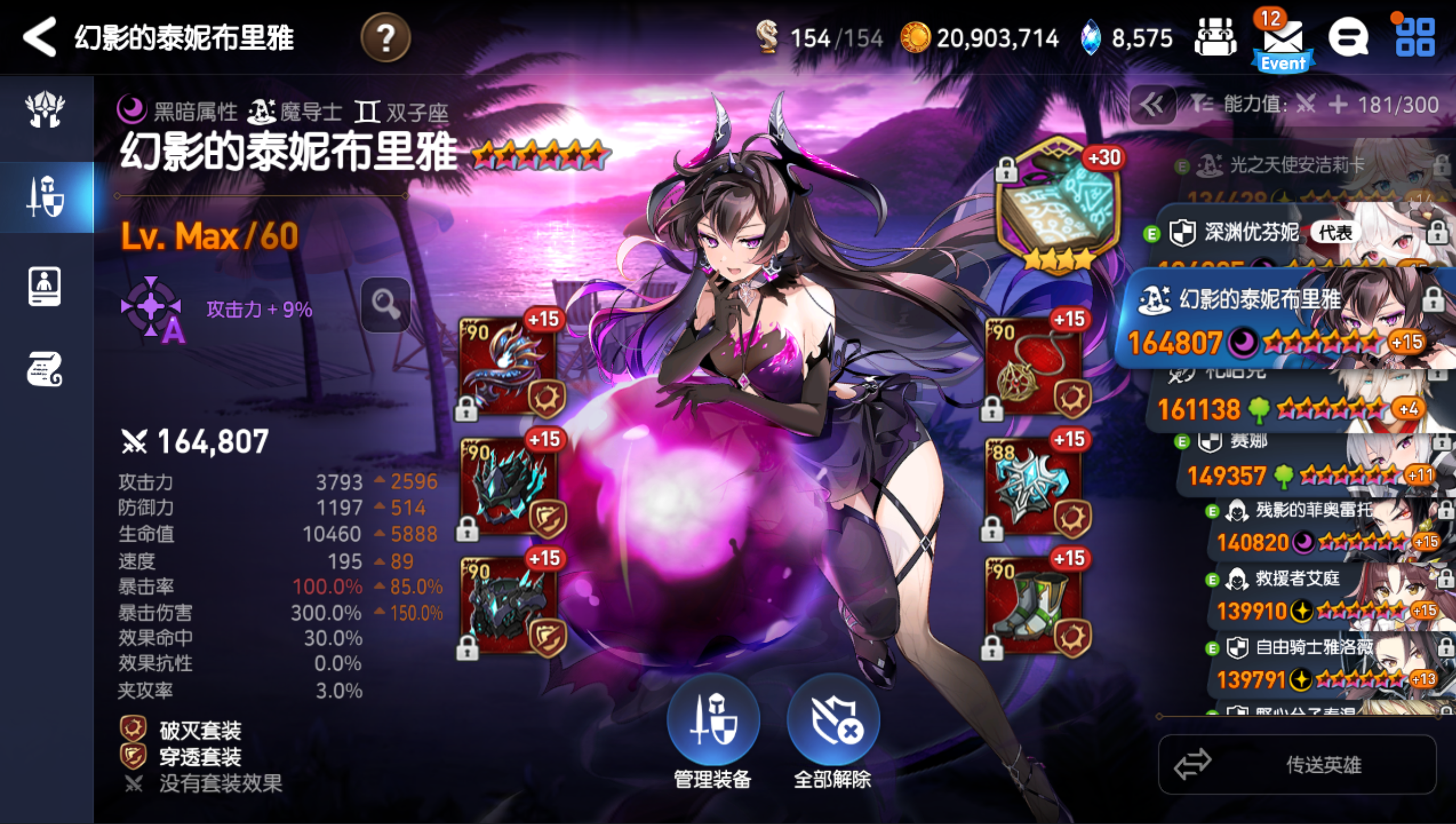Open the help question mark icon
This screenshot has width=1456, height=824.
[387, 38]
